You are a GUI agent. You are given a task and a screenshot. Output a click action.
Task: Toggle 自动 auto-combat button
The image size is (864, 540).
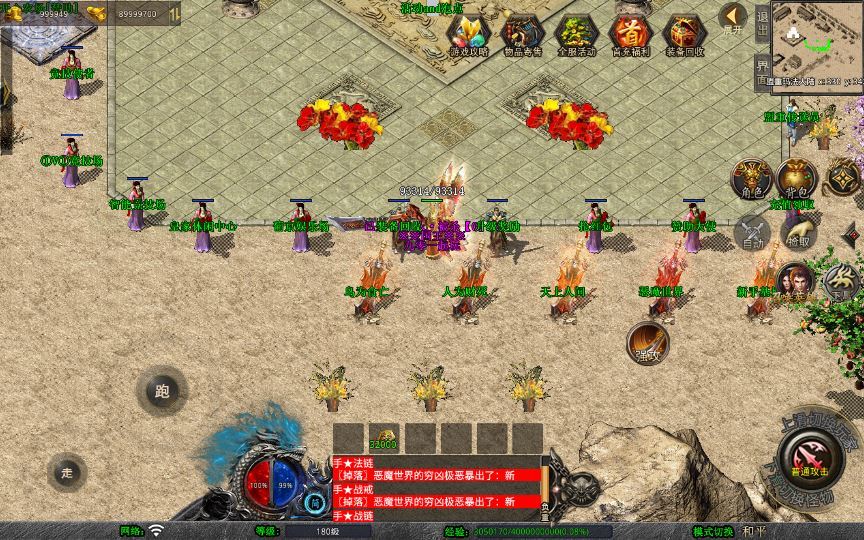coord(752,233)
